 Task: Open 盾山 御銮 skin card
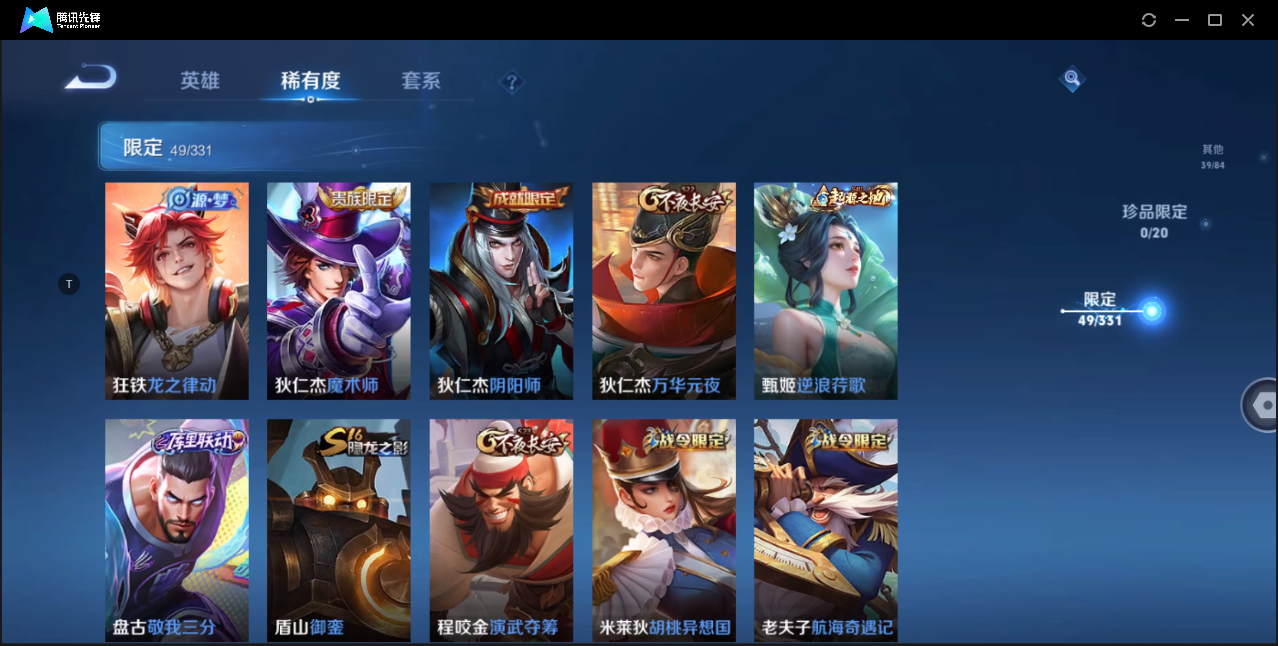coord(339,530)
